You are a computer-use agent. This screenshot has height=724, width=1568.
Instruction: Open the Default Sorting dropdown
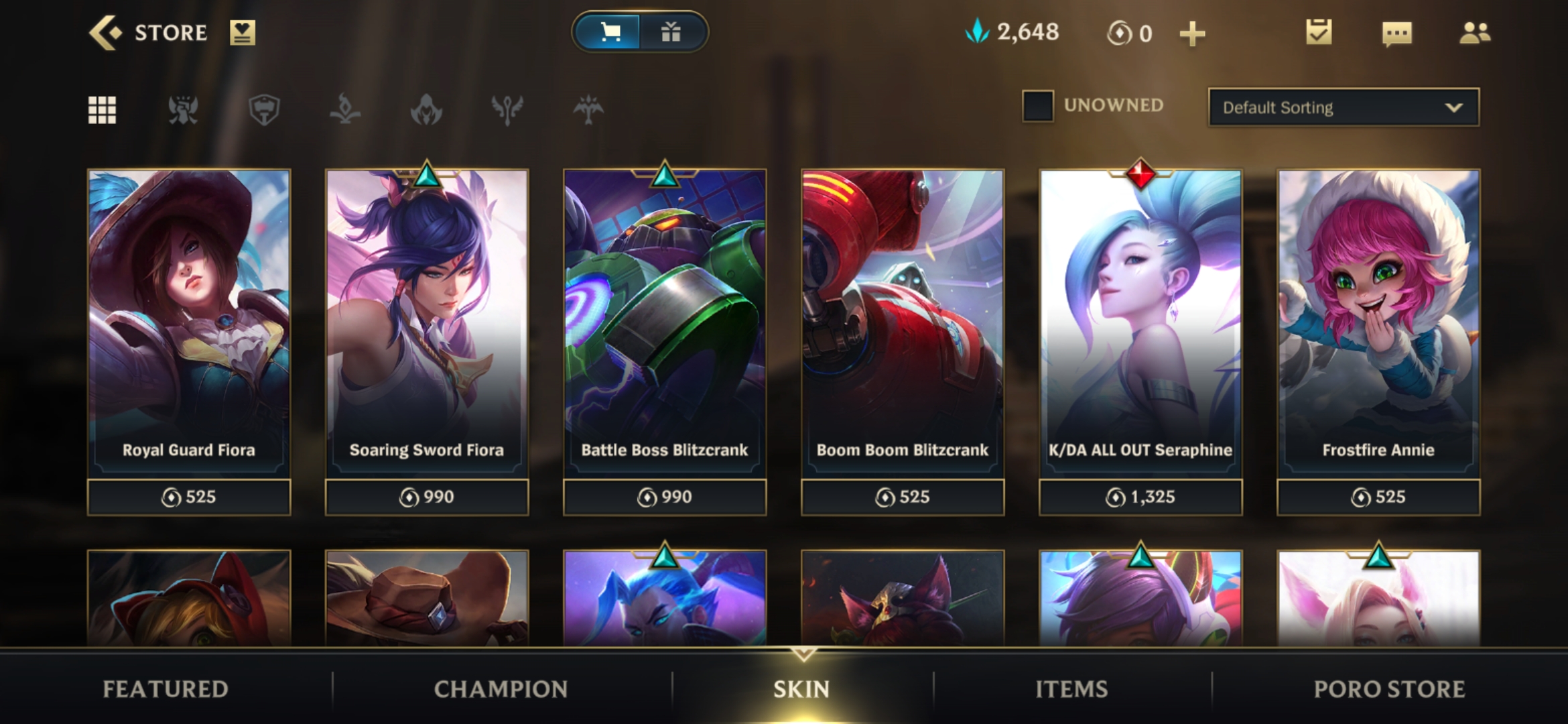tap(1342, 107)
